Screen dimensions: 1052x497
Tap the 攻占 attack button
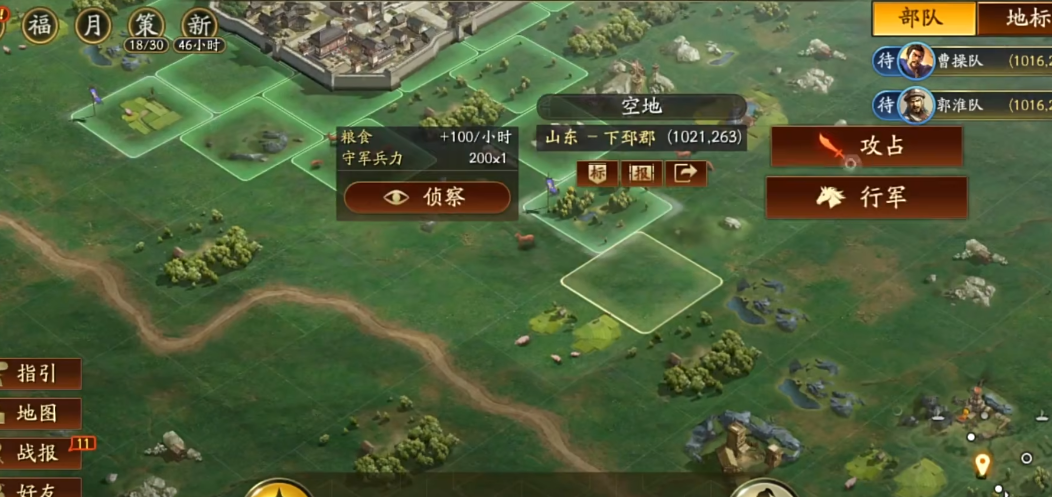pos(866,146)
